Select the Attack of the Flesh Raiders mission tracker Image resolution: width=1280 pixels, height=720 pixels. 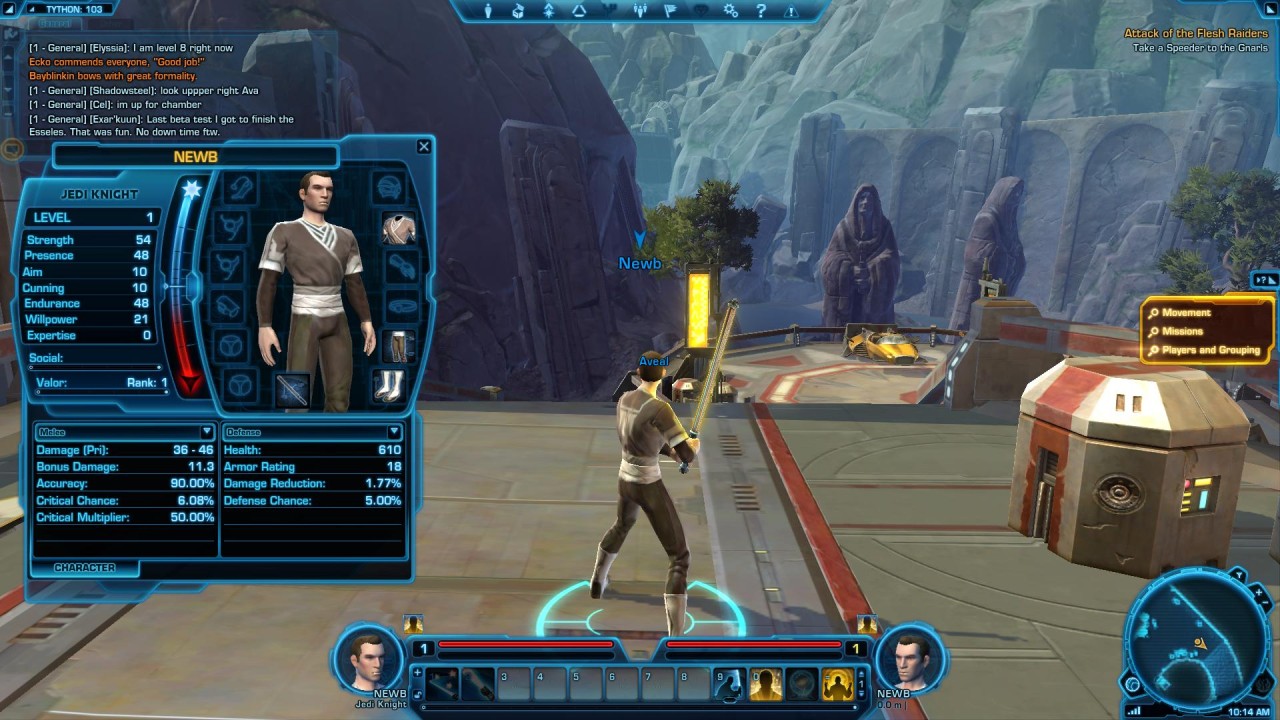[1195, 34]
